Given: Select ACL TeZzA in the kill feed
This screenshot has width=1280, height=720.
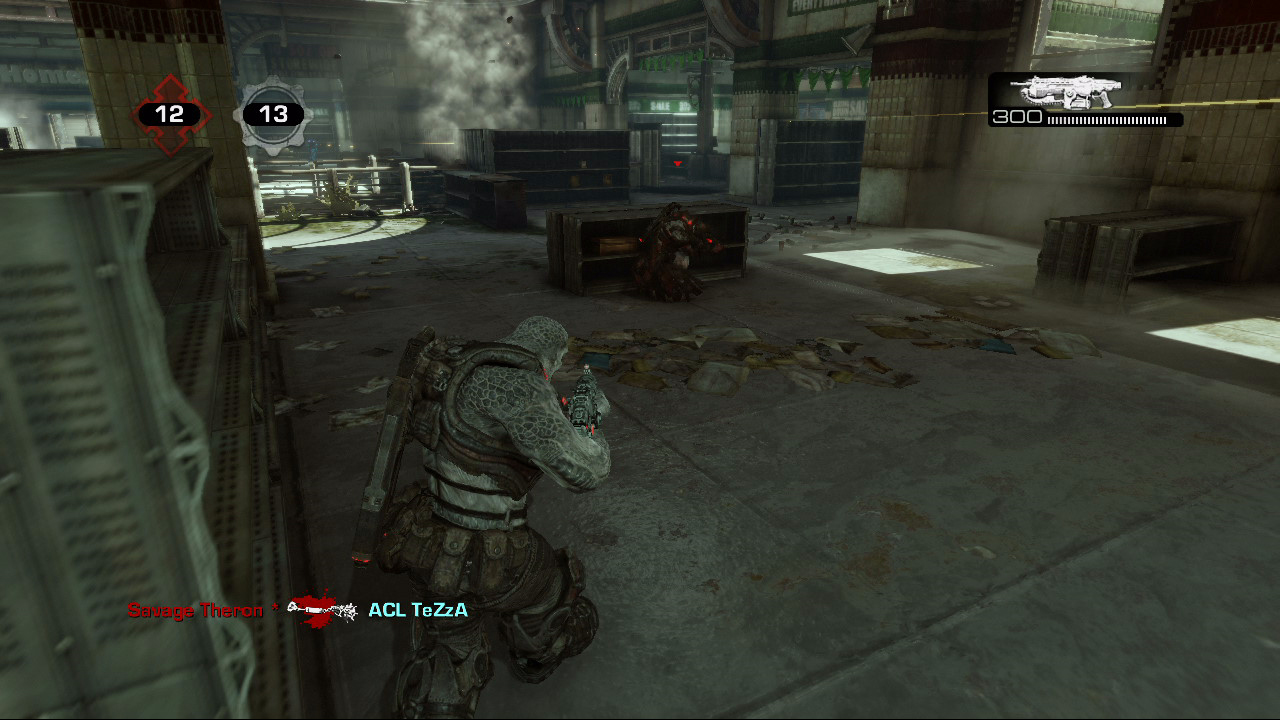Looking at the screenshot, I should pos(418,610).
